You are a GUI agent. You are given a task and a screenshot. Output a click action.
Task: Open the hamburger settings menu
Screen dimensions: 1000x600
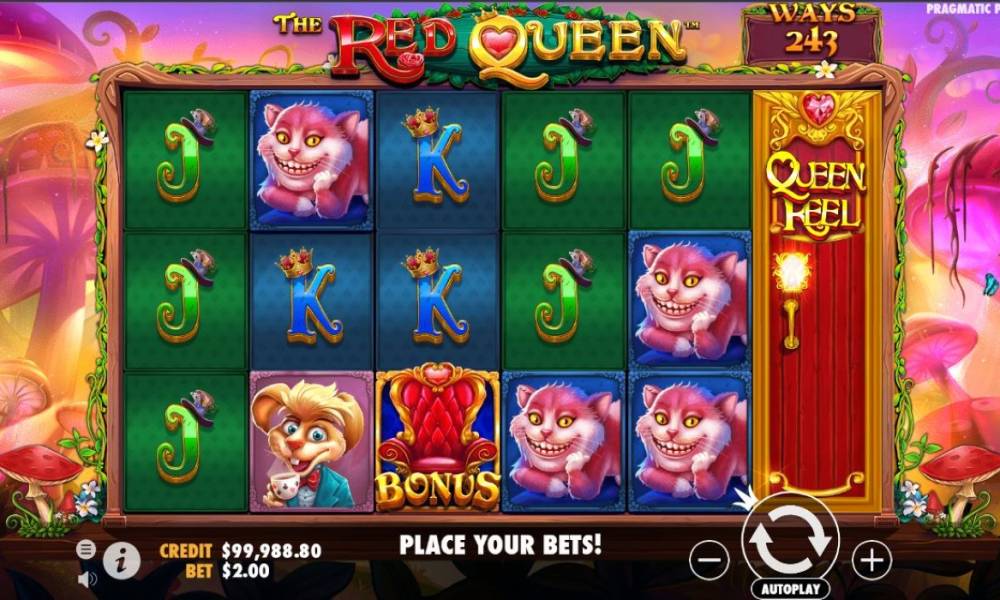[x=86, y=549]
